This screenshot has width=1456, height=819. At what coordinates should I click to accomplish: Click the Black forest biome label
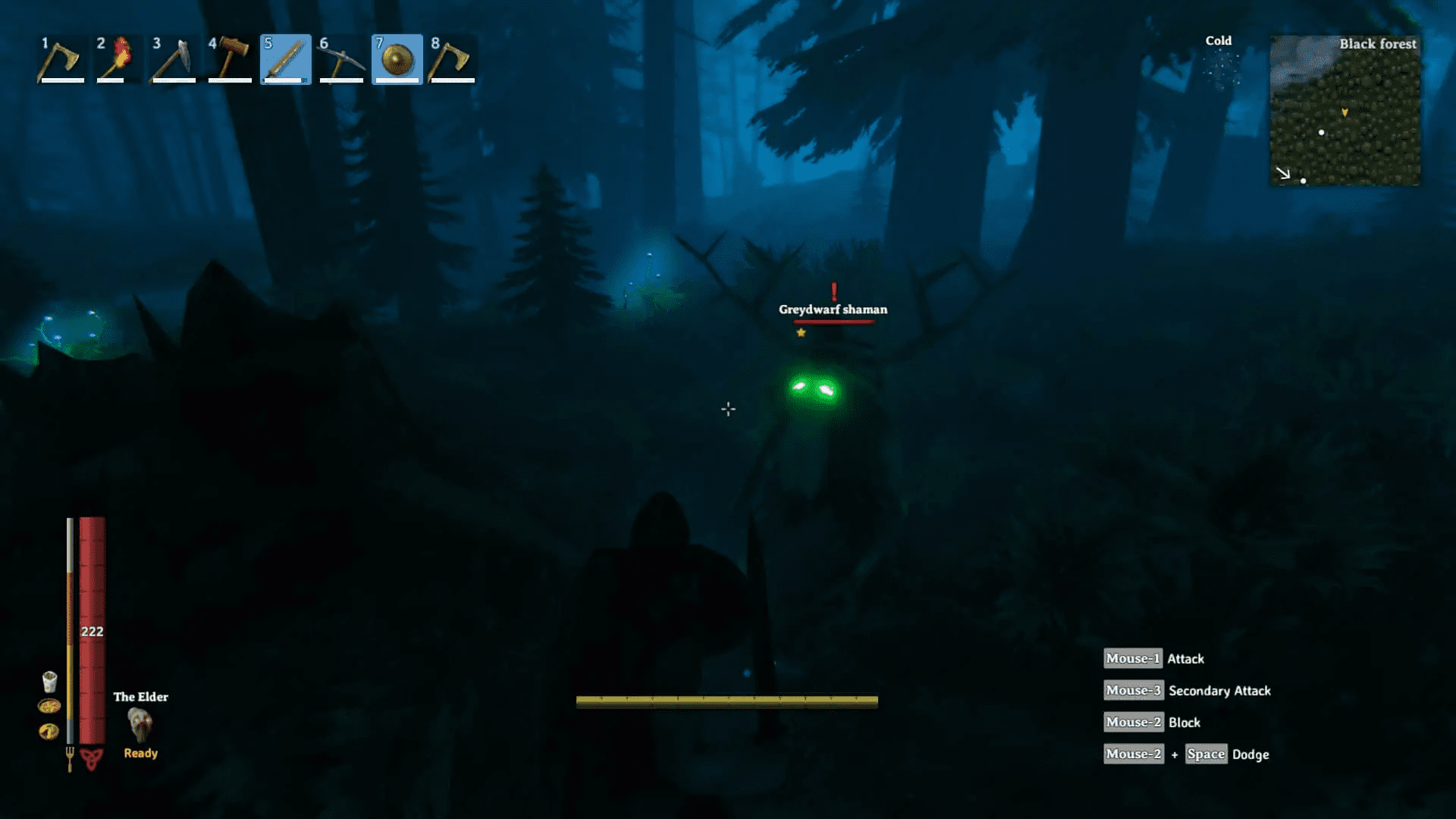[x=1378, y=43]
